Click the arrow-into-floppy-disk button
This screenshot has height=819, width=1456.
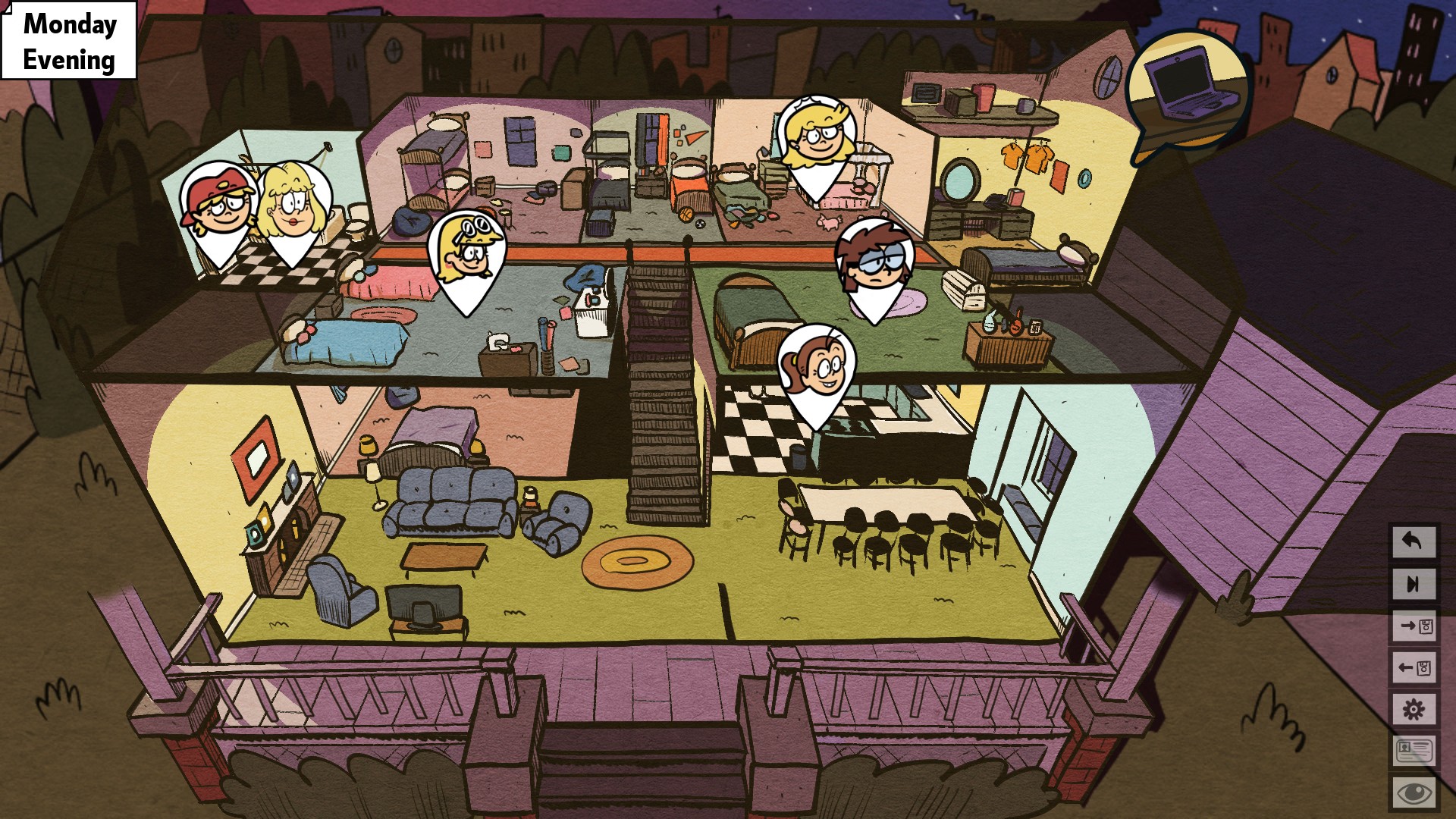point(1413,626)
